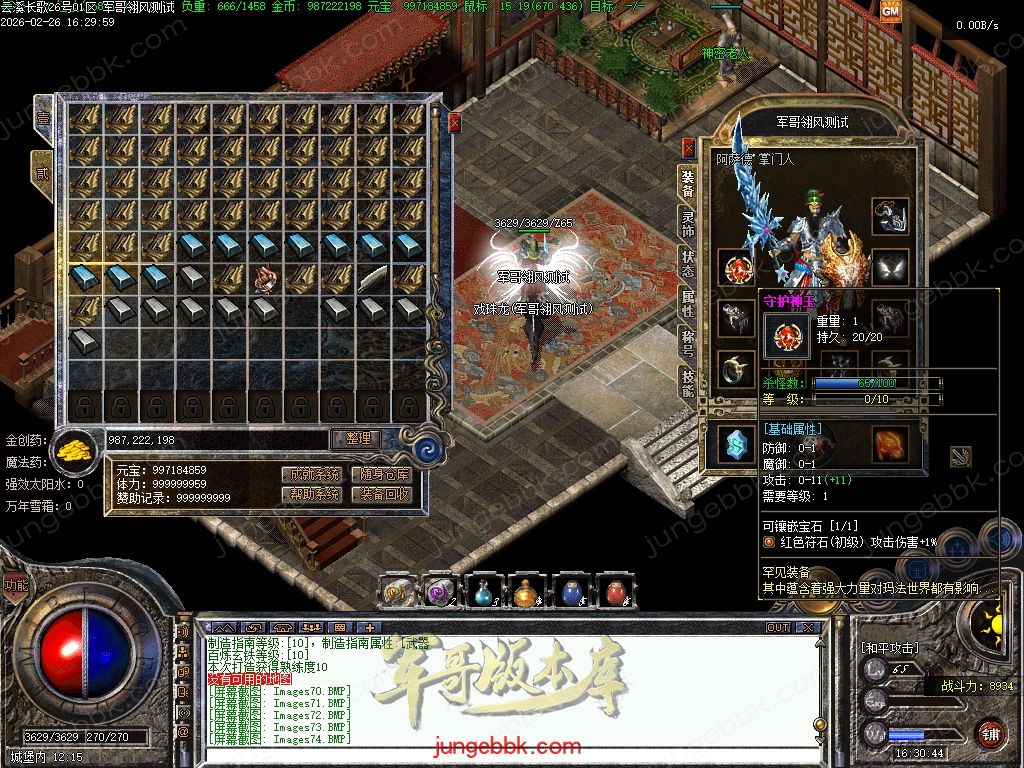Open the 成就系统 achievement system
The height and width of the screenshot is (768, 1024).
(310, 474)
